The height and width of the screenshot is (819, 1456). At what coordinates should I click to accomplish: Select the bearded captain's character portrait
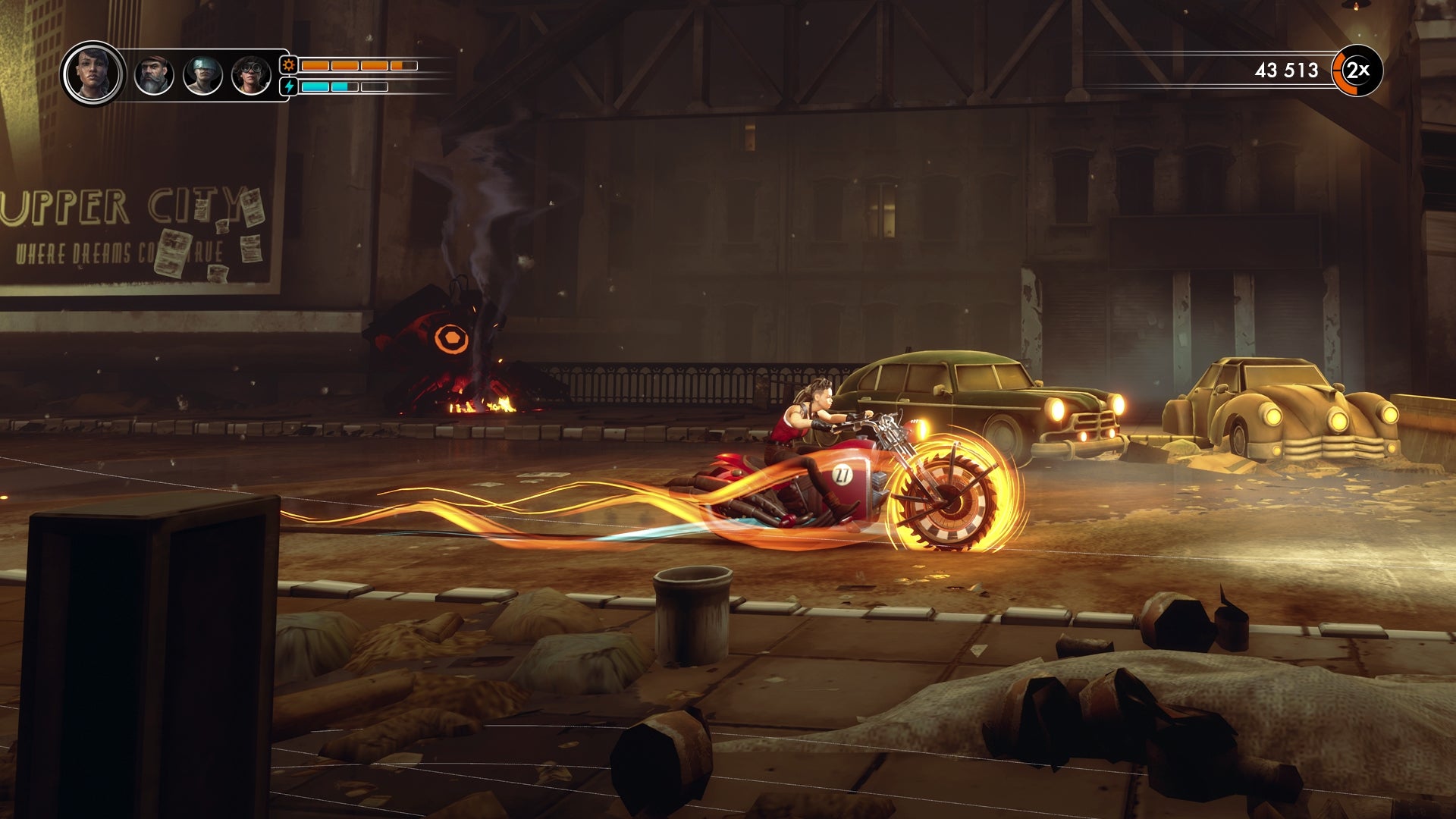pos(153,73)
